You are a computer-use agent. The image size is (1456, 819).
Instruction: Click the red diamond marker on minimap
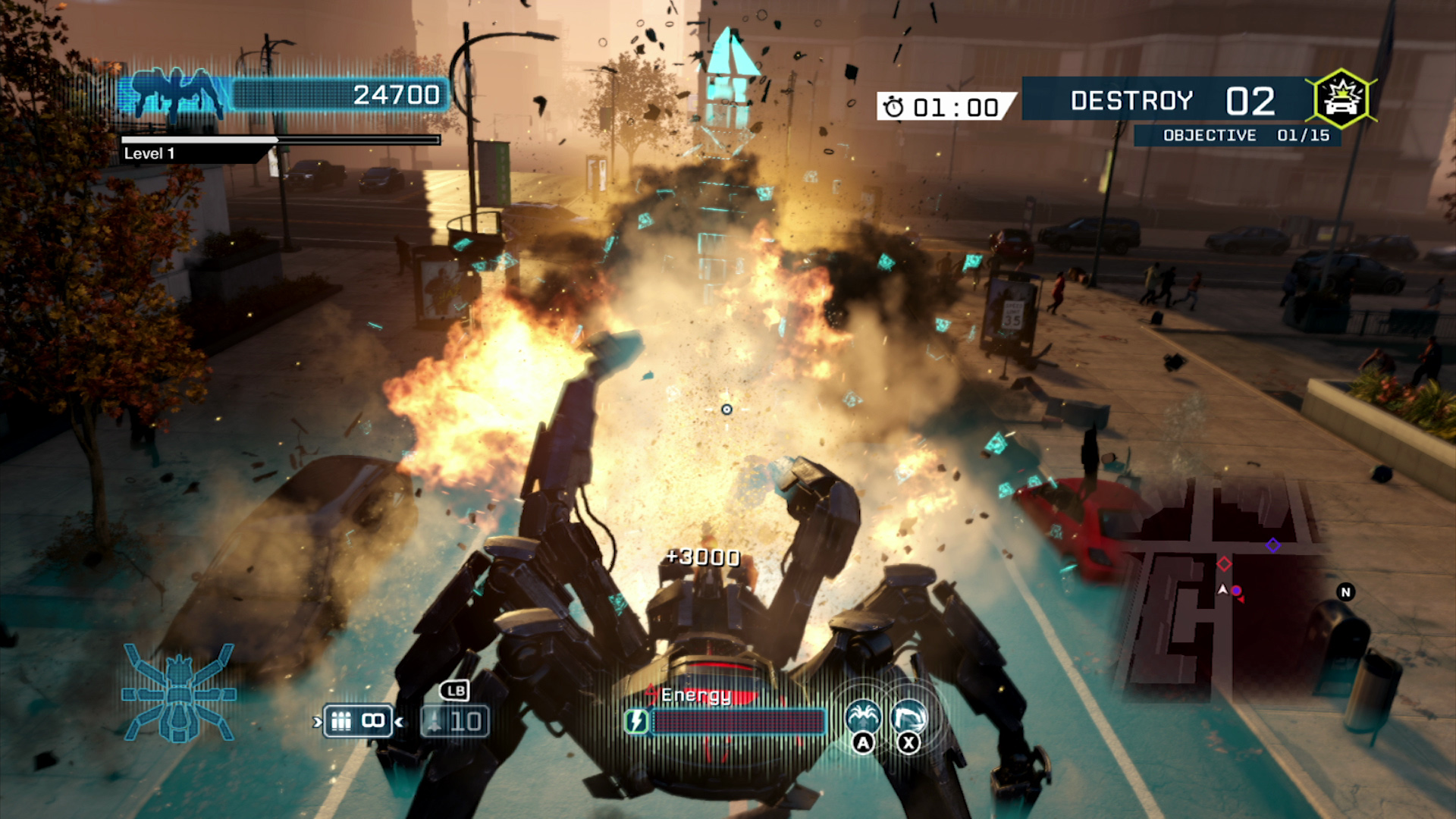(x=1224, y=564)
